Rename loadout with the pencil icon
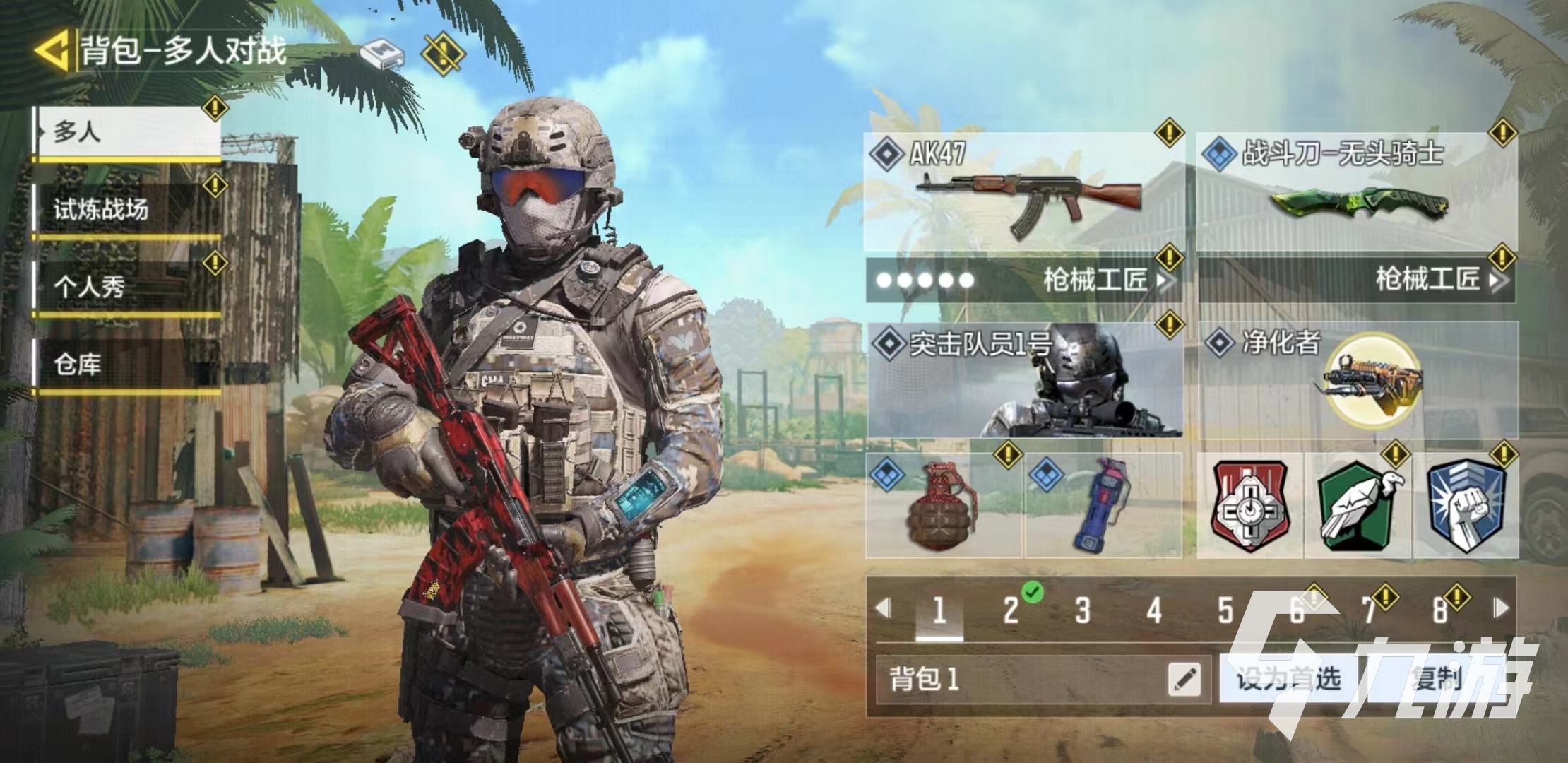The height and width of the screenshot is (763, 1568). [1184, 680]
